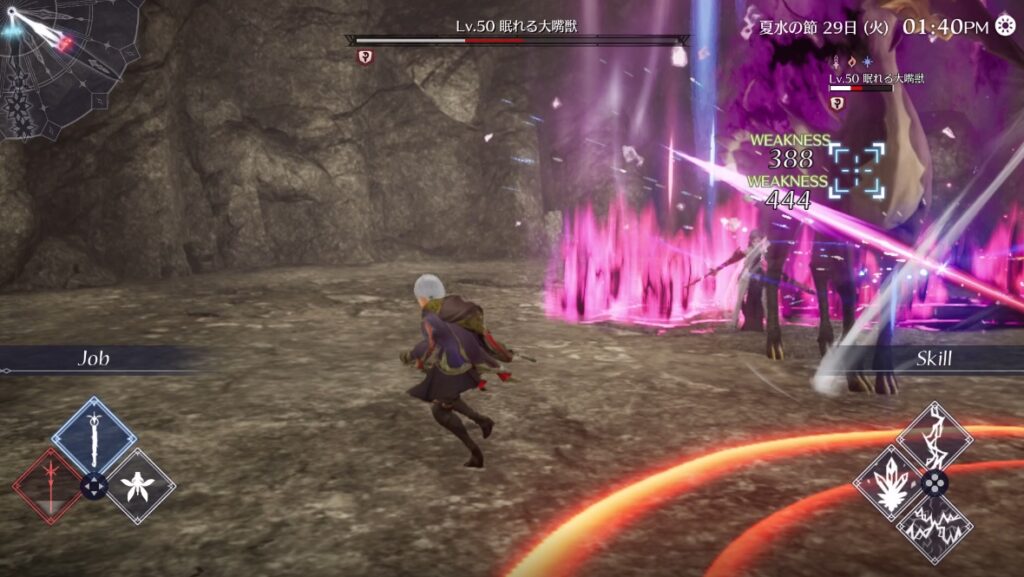
Task: Trigger the jagged lightning wave skill
Action: click(x=934, y=528)
